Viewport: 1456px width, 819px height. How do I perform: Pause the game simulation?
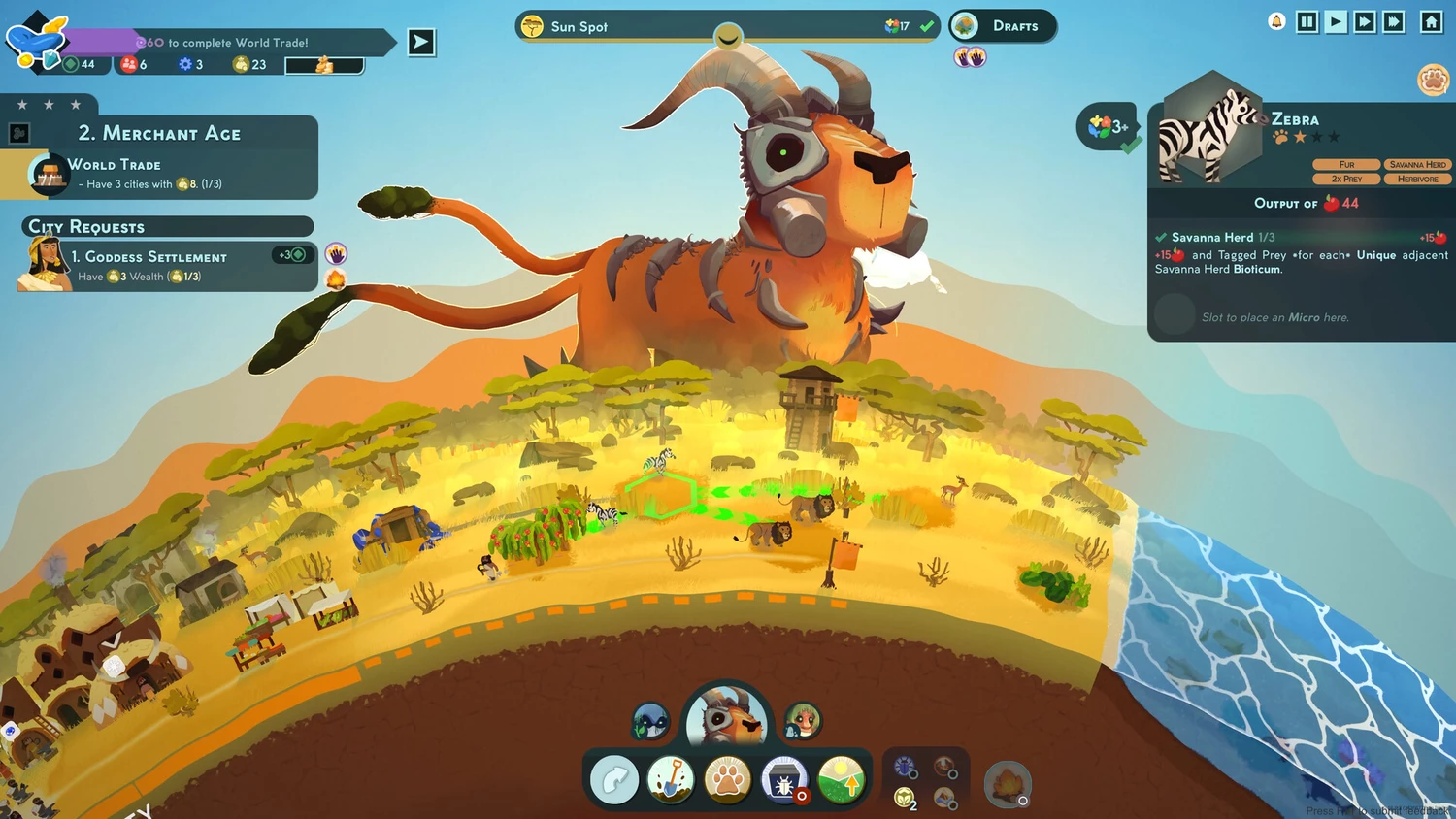[1307, 22]
